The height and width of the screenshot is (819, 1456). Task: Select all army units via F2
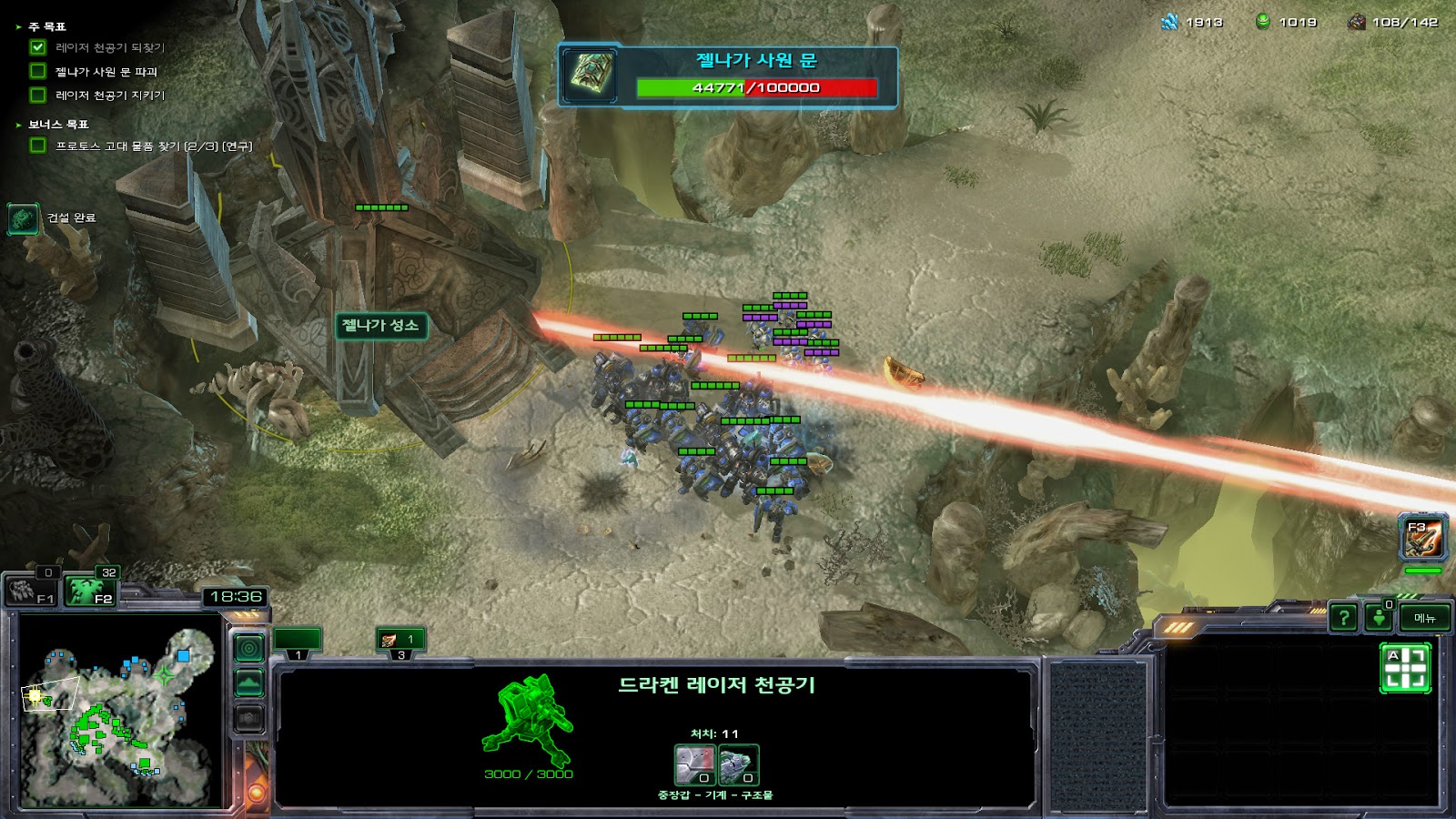pyautogui.click(x=92, y=592)
